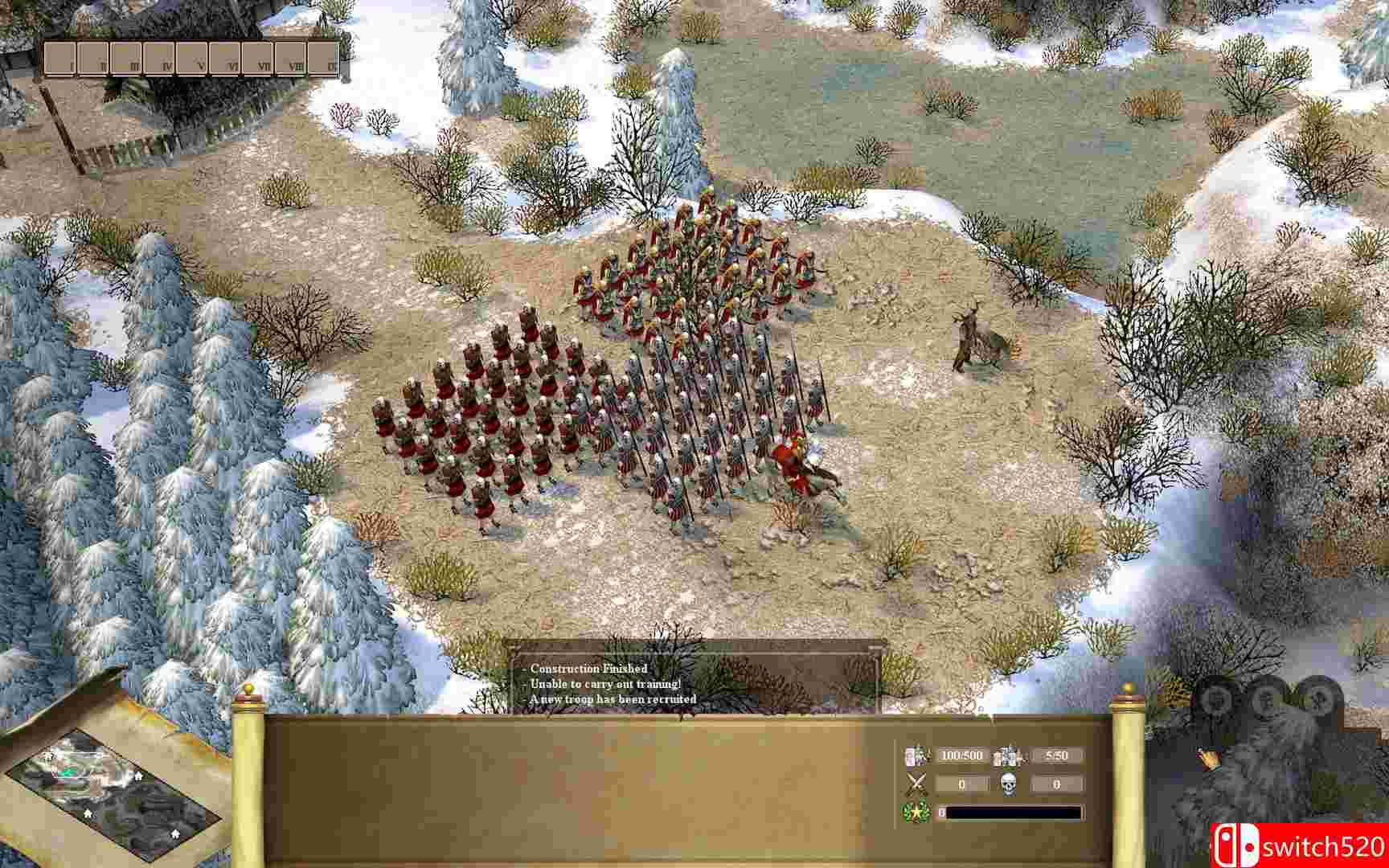The image size is (1389, 868).
Task: Click the population icon showing 100/500
Action: [x=917, y=755]
